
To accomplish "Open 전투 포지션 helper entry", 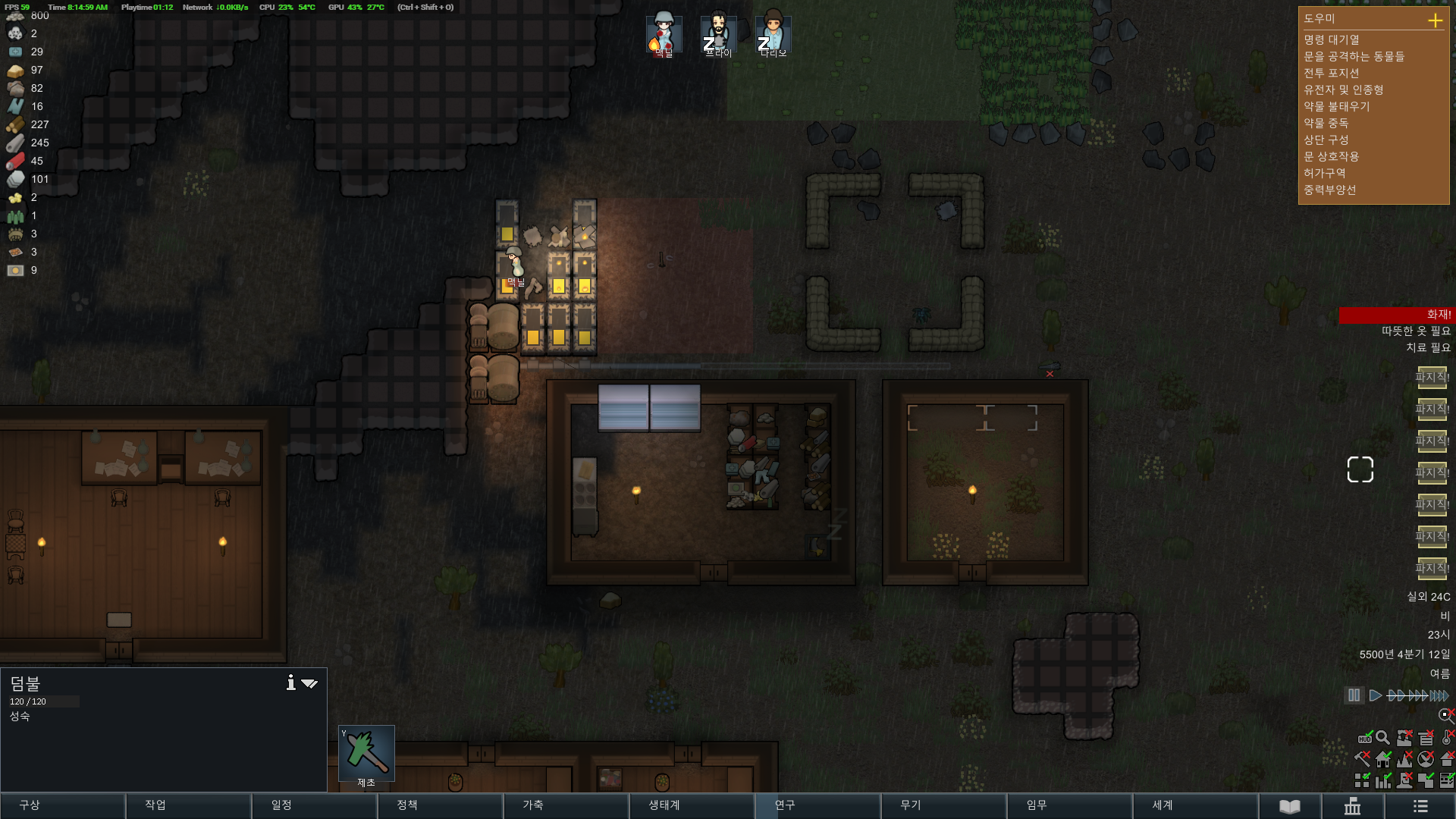I will click(x=1332, y=74).
